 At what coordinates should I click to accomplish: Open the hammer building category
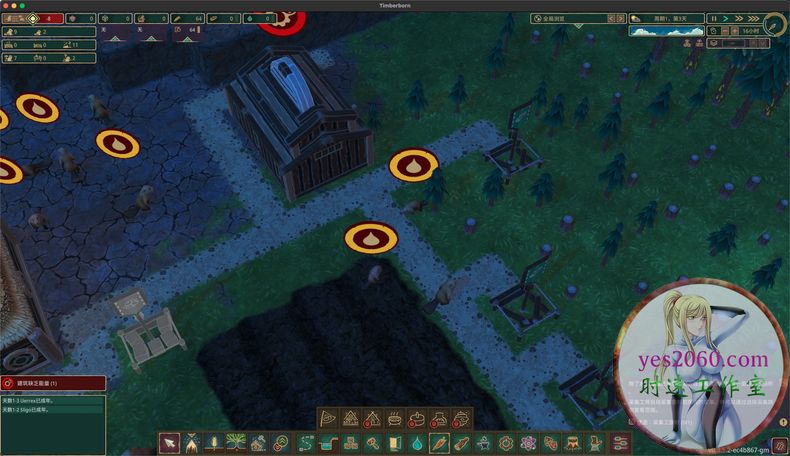pyautogui.click(x=371, y=442)
